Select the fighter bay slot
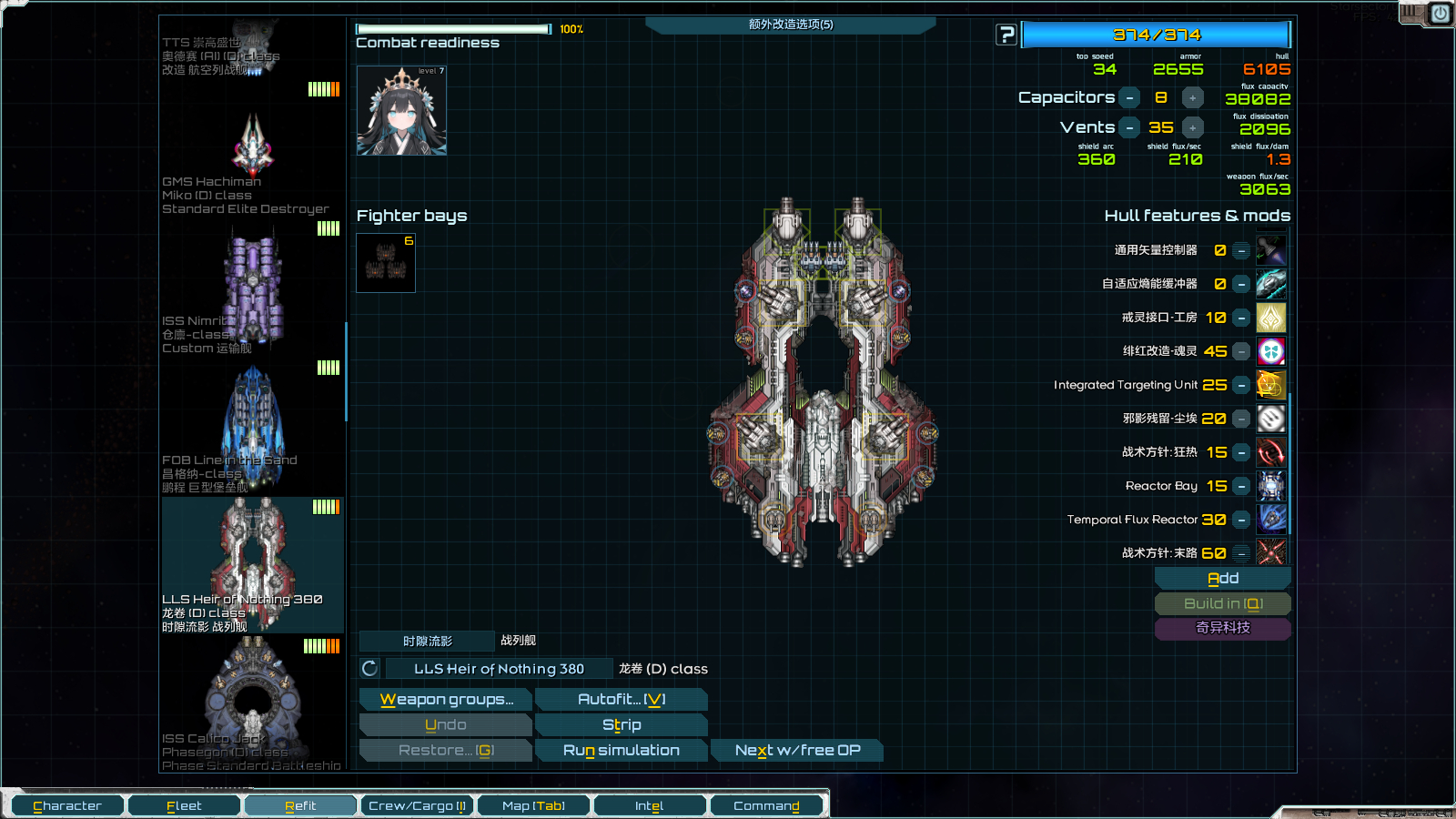The width and height of the screenshot is (1456, 819). coord(386,263)
